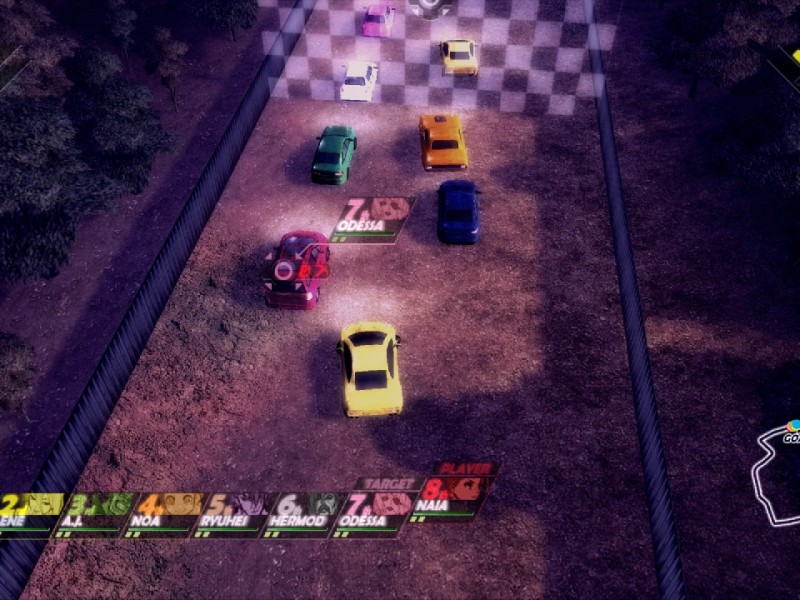Select Hermod's 6th place racer panel

304,513
